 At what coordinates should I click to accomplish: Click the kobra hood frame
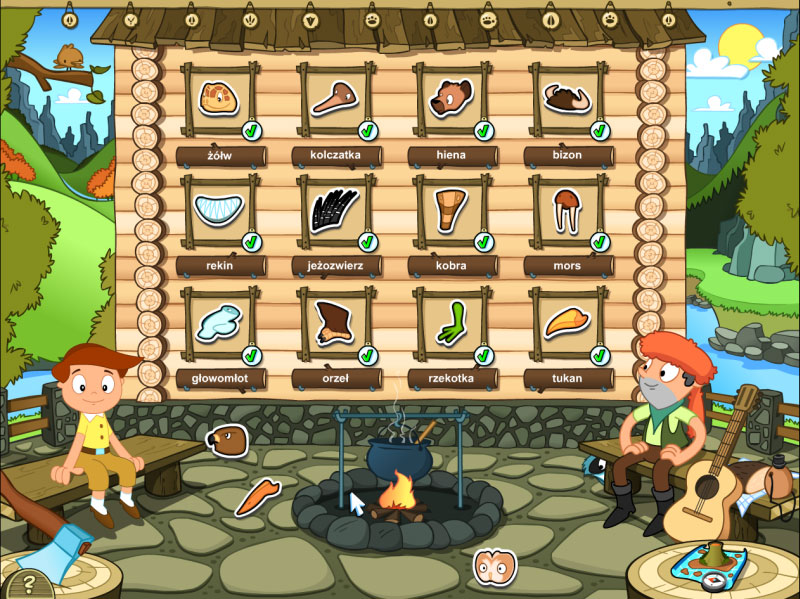tap(450, 211)
